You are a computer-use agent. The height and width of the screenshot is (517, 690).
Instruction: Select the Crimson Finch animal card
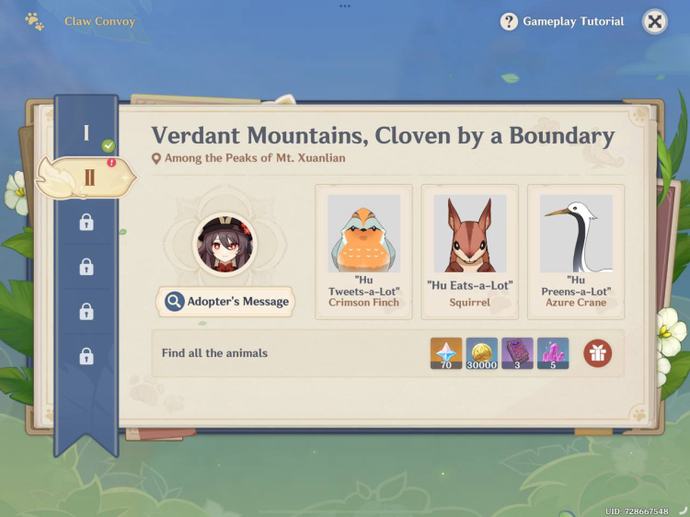pyautogui.click(x=364, y=252)
